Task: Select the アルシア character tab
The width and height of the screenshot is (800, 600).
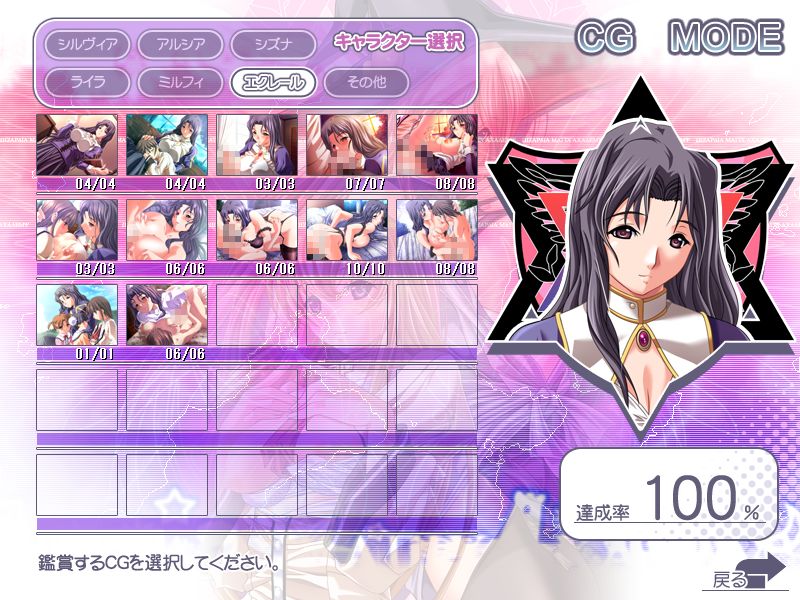Action: point(180,44)
